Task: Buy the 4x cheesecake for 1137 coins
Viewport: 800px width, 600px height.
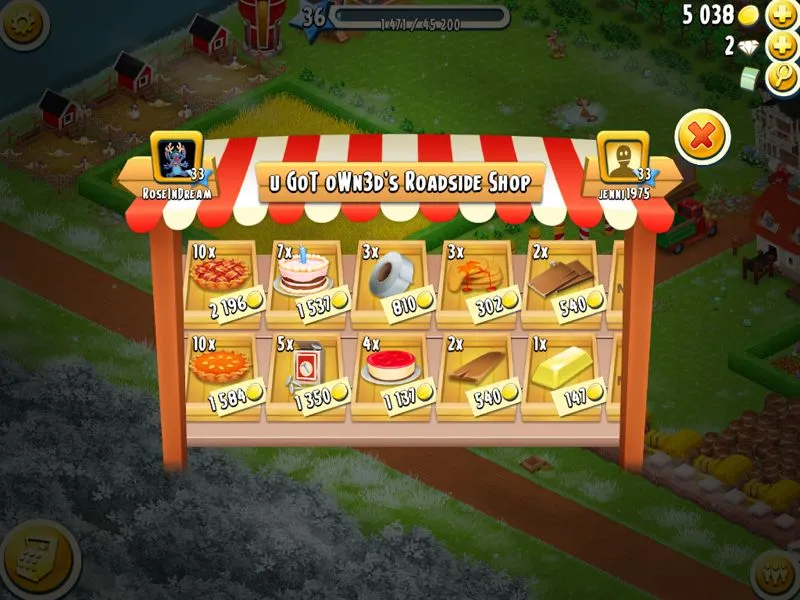Action: click(x=391, y=373)
